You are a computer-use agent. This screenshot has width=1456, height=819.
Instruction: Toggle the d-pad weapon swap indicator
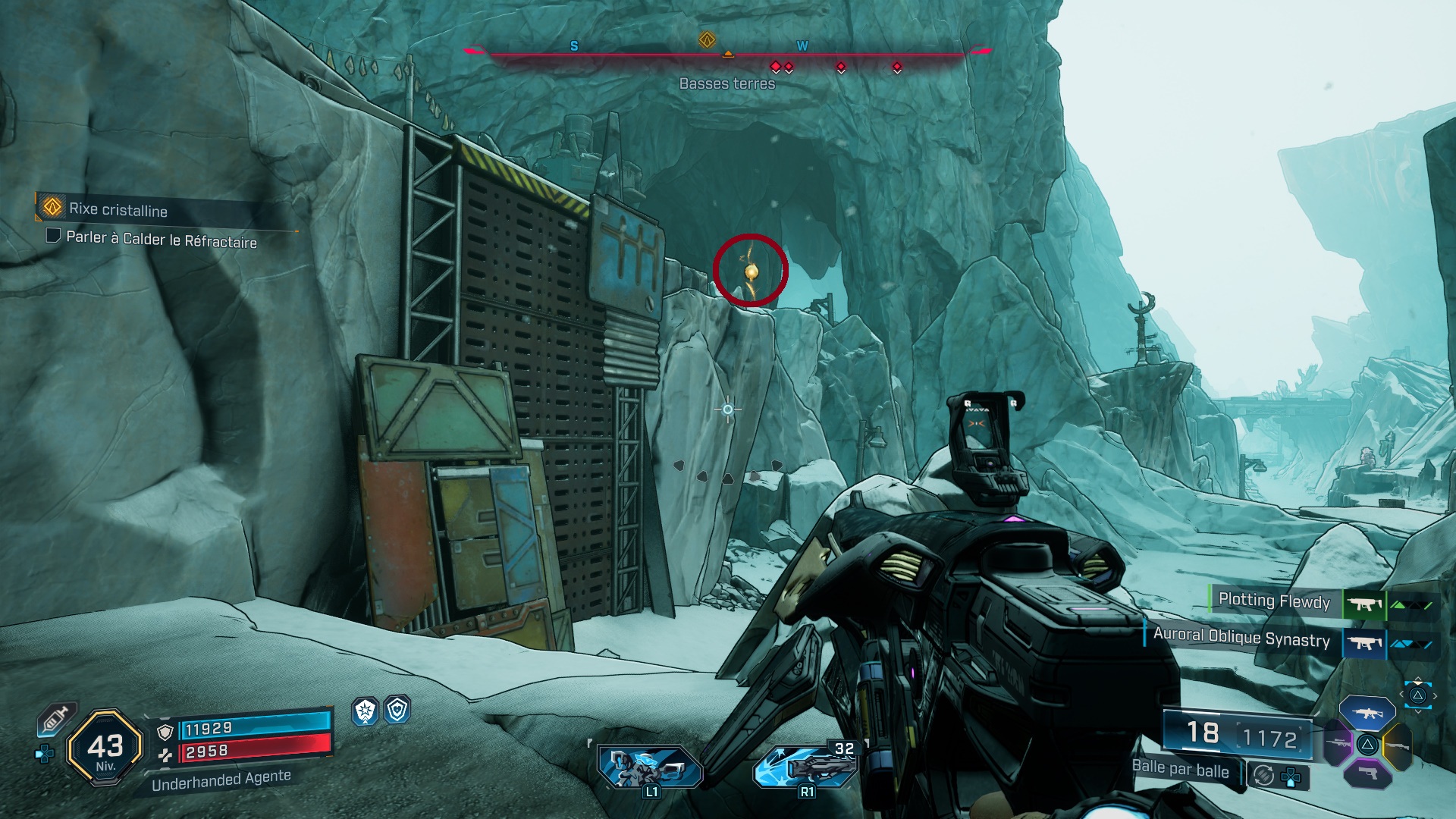pos(1291,777)
